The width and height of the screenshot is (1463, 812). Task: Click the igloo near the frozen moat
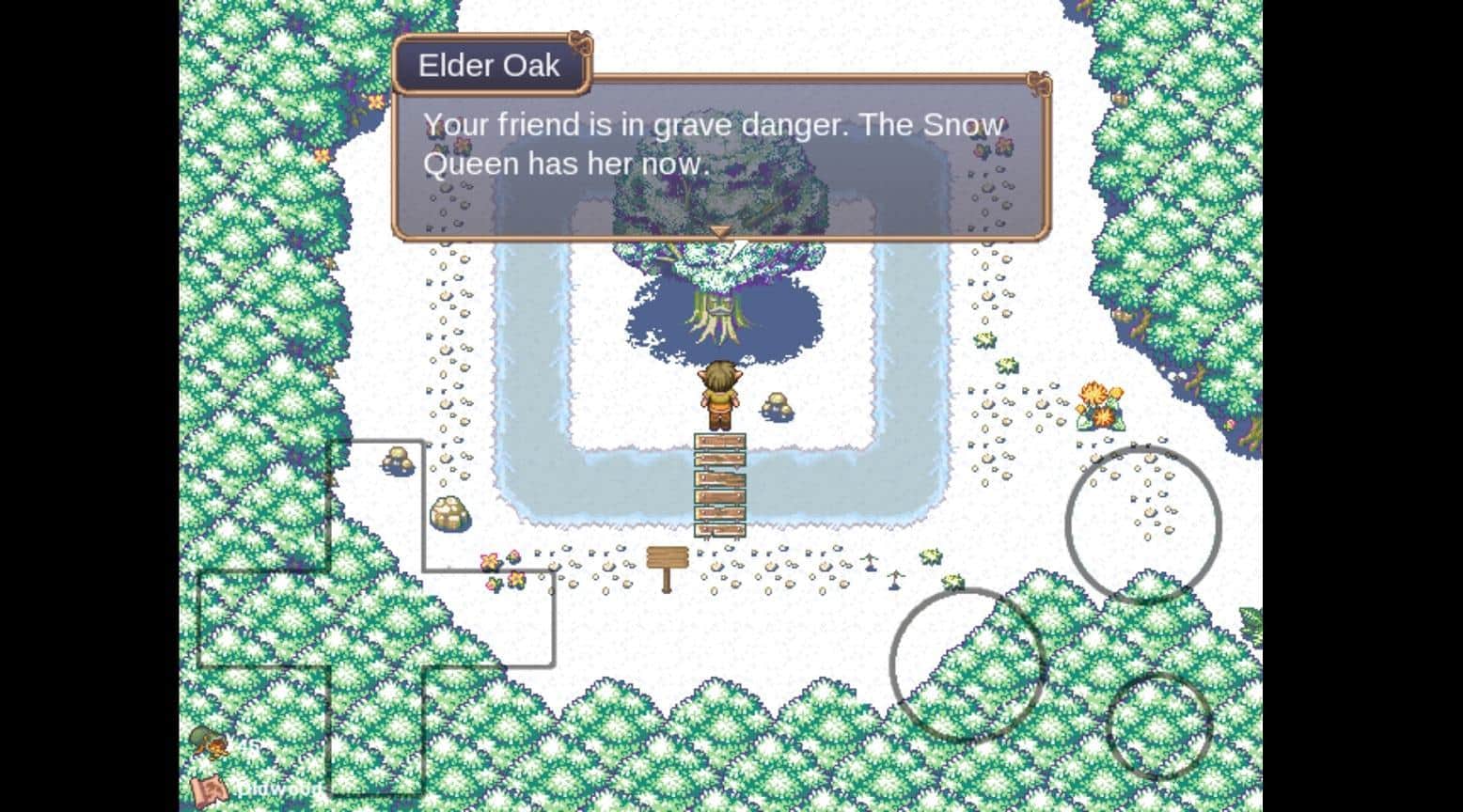(x=451, y=515)
